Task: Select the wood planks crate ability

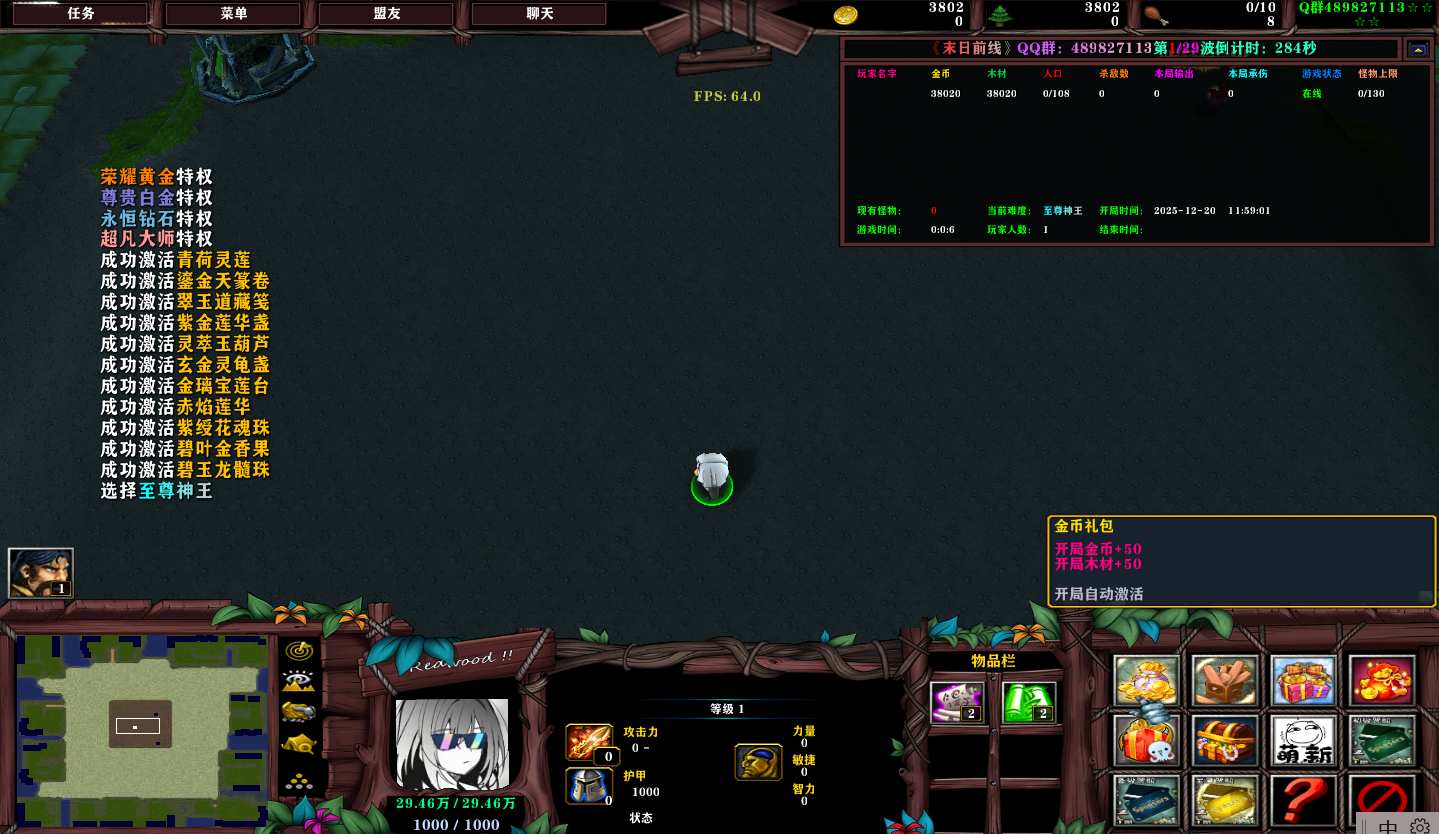Action: (1225, 681)
